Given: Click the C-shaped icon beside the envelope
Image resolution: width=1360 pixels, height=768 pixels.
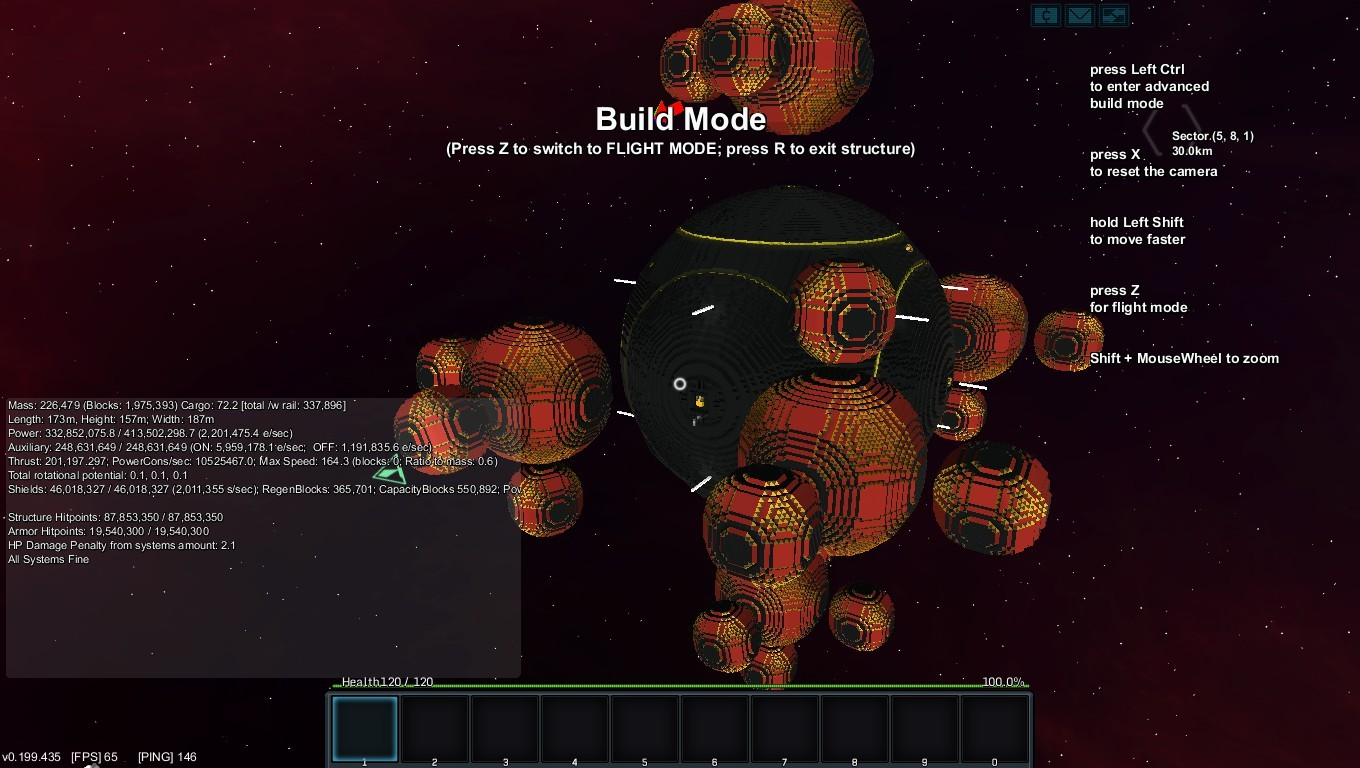Looking at the screenshot, I should 1046,15.
